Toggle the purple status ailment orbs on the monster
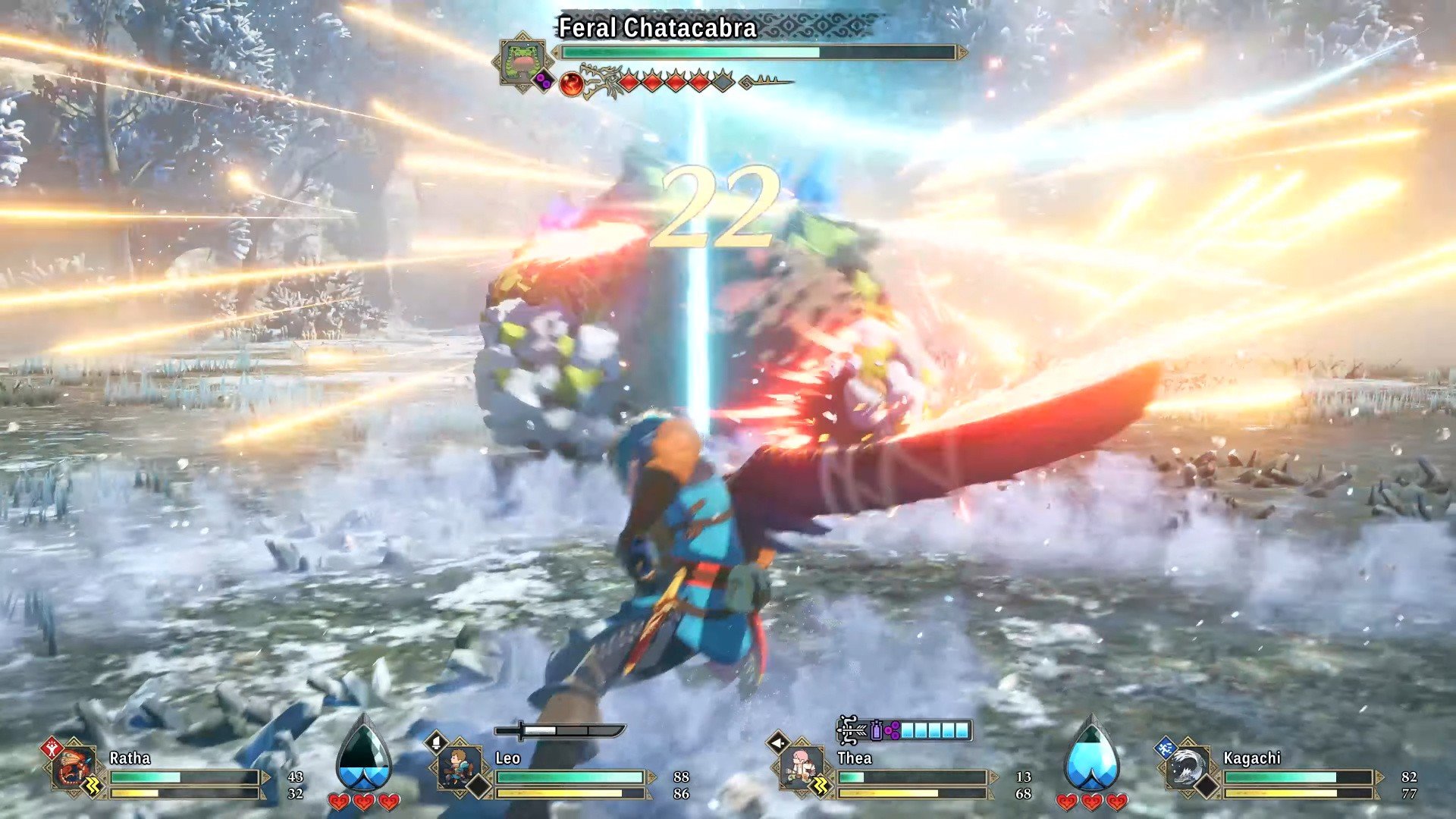 click(x=544, y=80)
